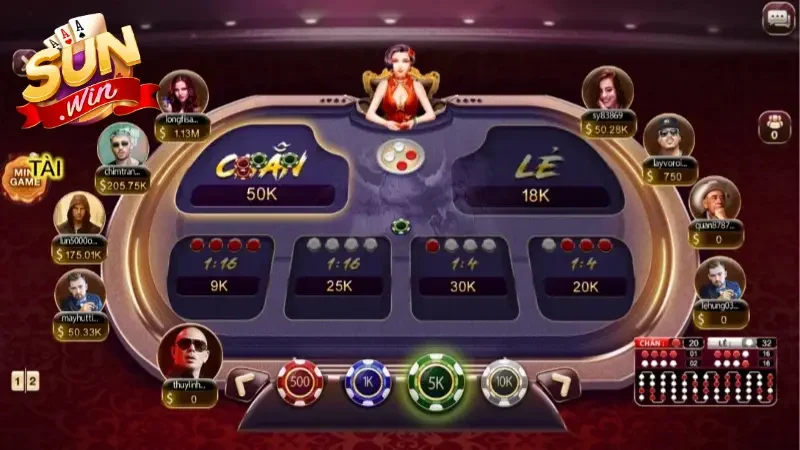This screenshot has height=450, width=800.
Task: Bet on one red three white 1:4
Action: click(462, 270)
